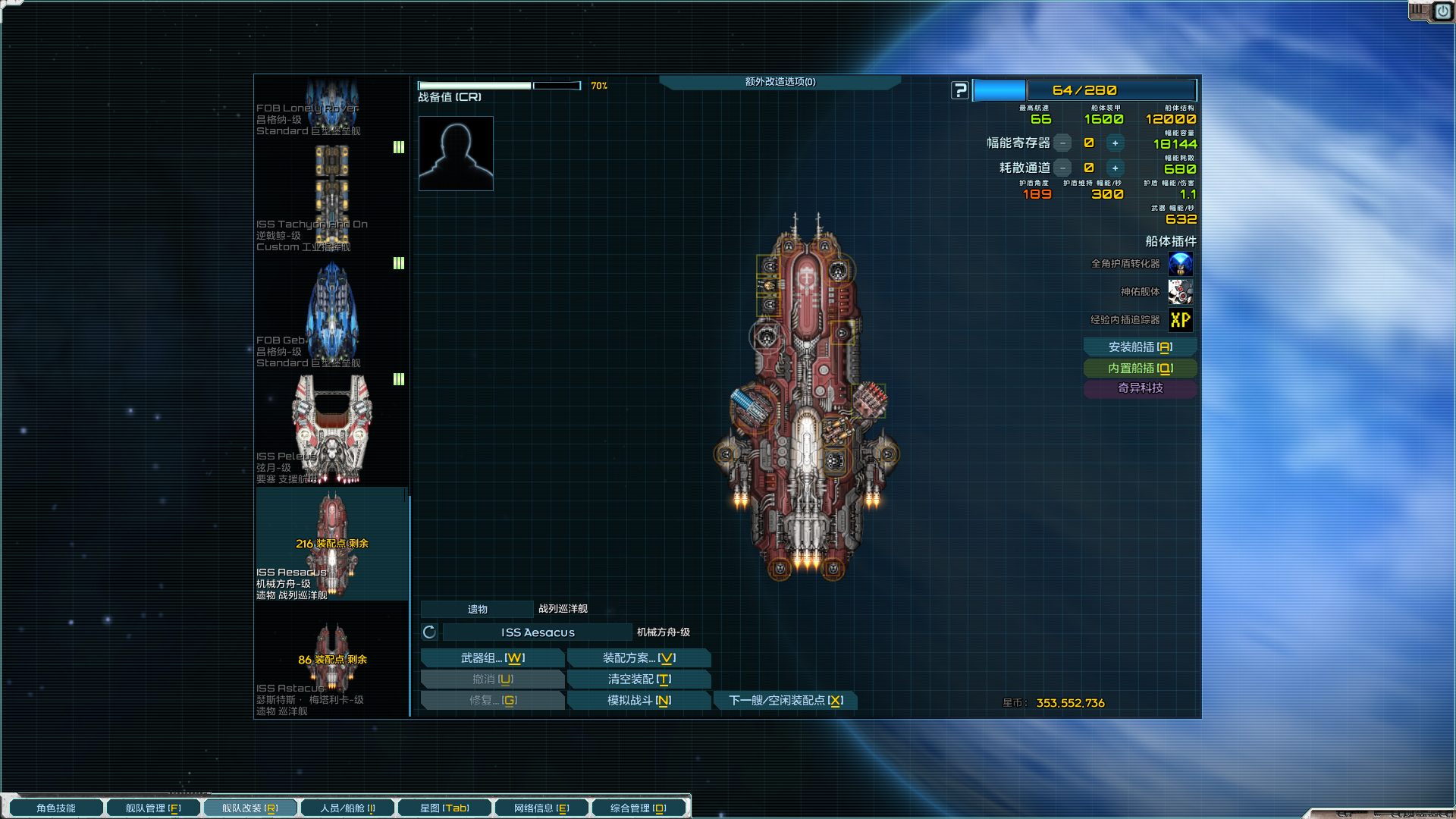Click the XP tracker hullmod icon
Image resolution: width=1456 pixels, height=819 pixels.
(1180, 320)
